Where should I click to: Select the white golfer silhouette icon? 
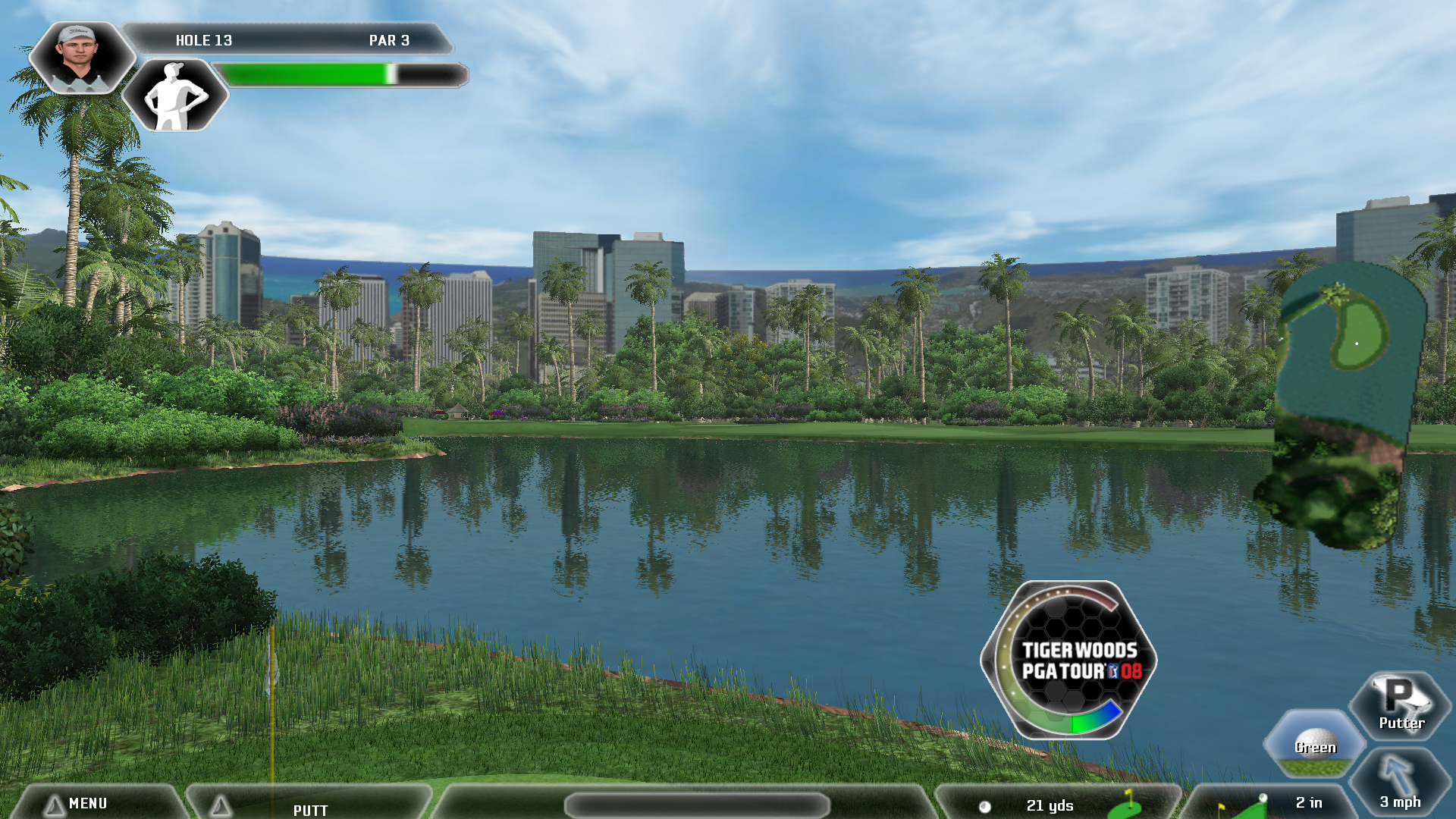(175, 96)
